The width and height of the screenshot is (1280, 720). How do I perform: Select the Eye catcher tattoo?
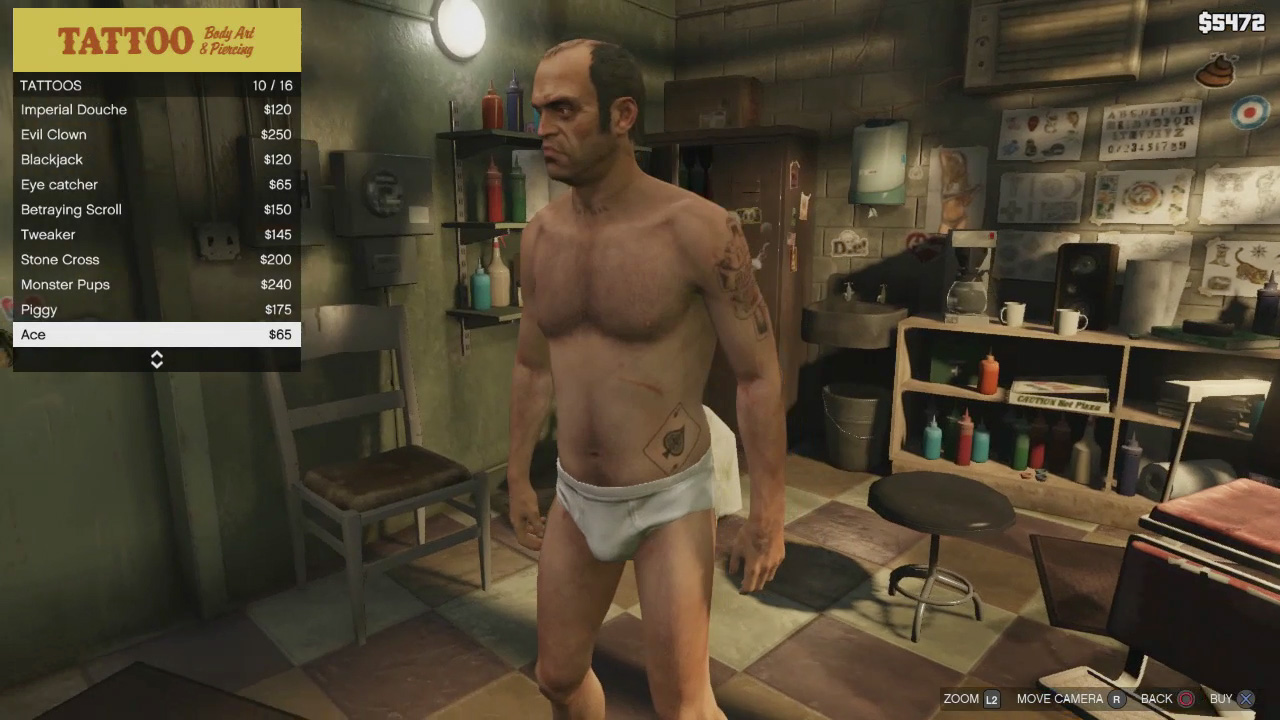(156, 185)
